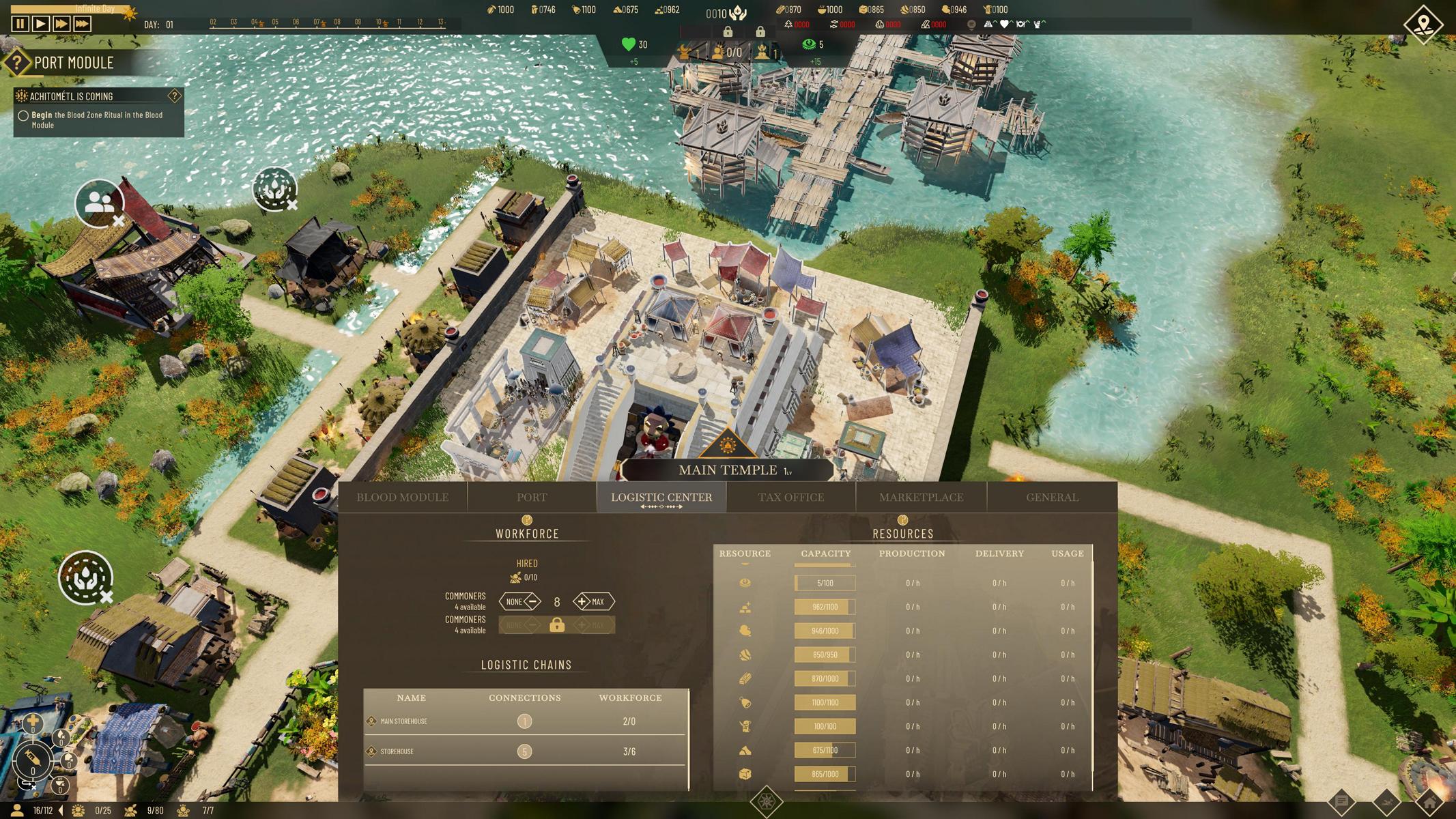Select the Logistic Center tab
1456x819 pixels.
pyautogui.click(x=661, y=498)
